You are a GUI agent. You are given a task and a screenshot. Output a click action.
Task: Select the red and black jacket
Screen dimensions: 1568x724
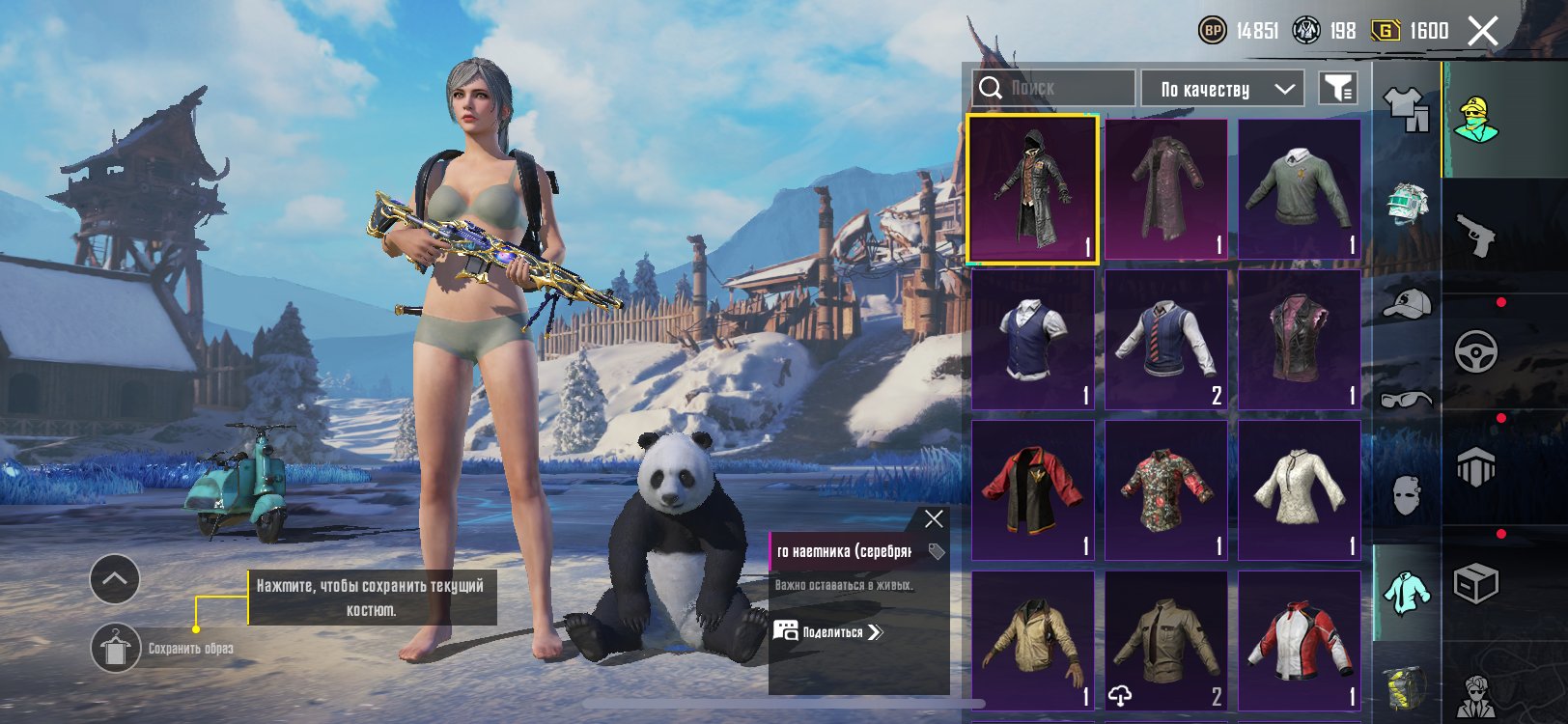tap(1033, 490)
